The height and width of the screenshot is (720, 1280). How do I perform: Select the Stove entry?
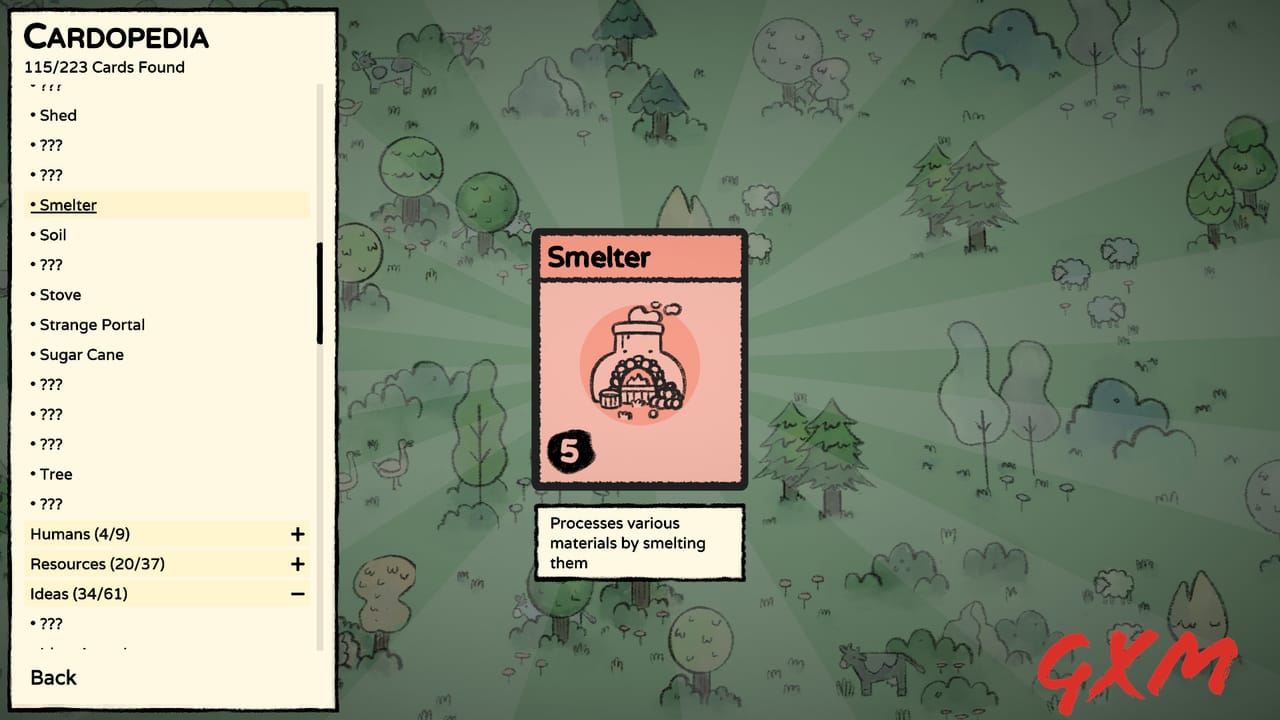pos(60,295)
